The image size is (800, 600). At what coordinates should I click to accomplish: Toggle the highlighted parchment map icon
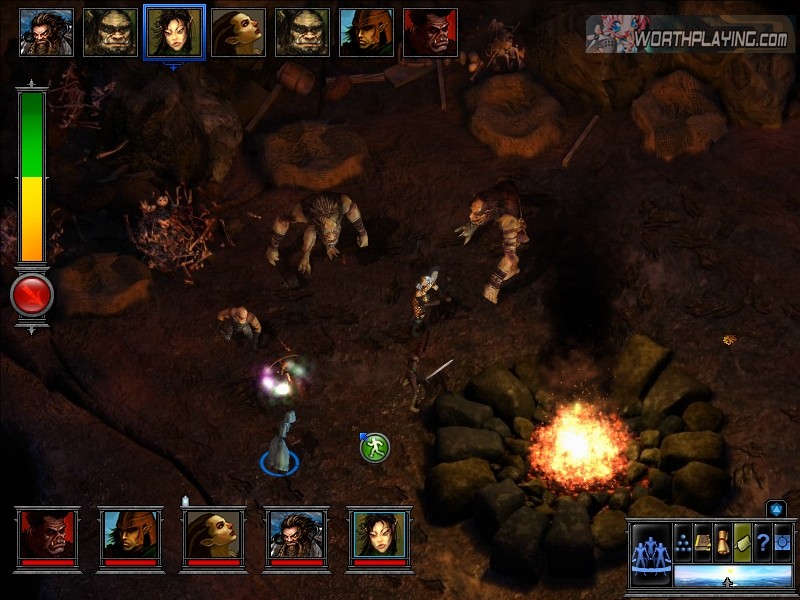(743, 542)
